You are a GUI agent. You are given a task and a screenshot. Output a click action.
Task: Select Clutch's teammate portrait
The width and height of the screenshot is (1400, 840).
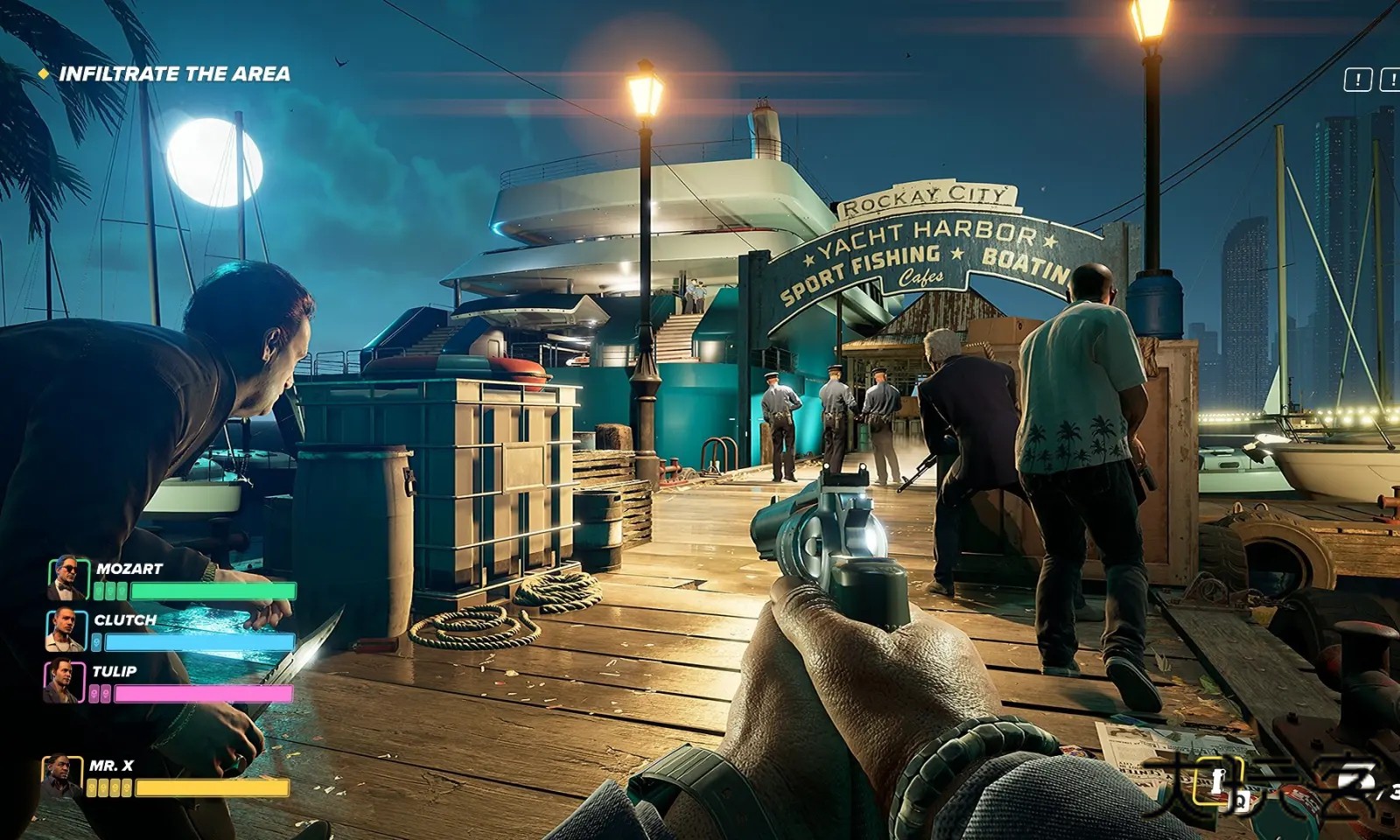click(x=66, y=630)
